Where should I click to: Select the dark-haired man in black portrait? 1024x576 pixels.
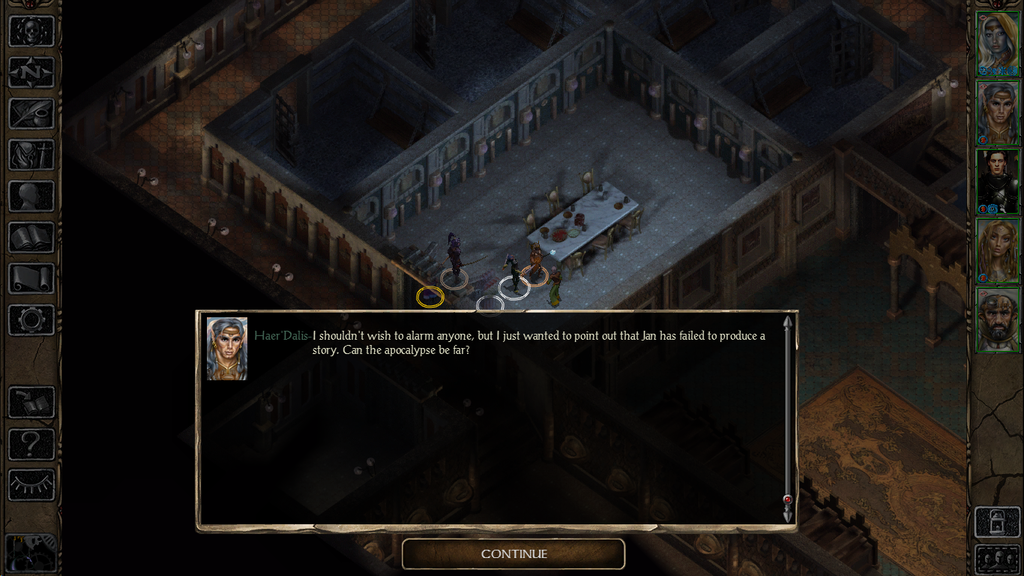pos(997,180)
